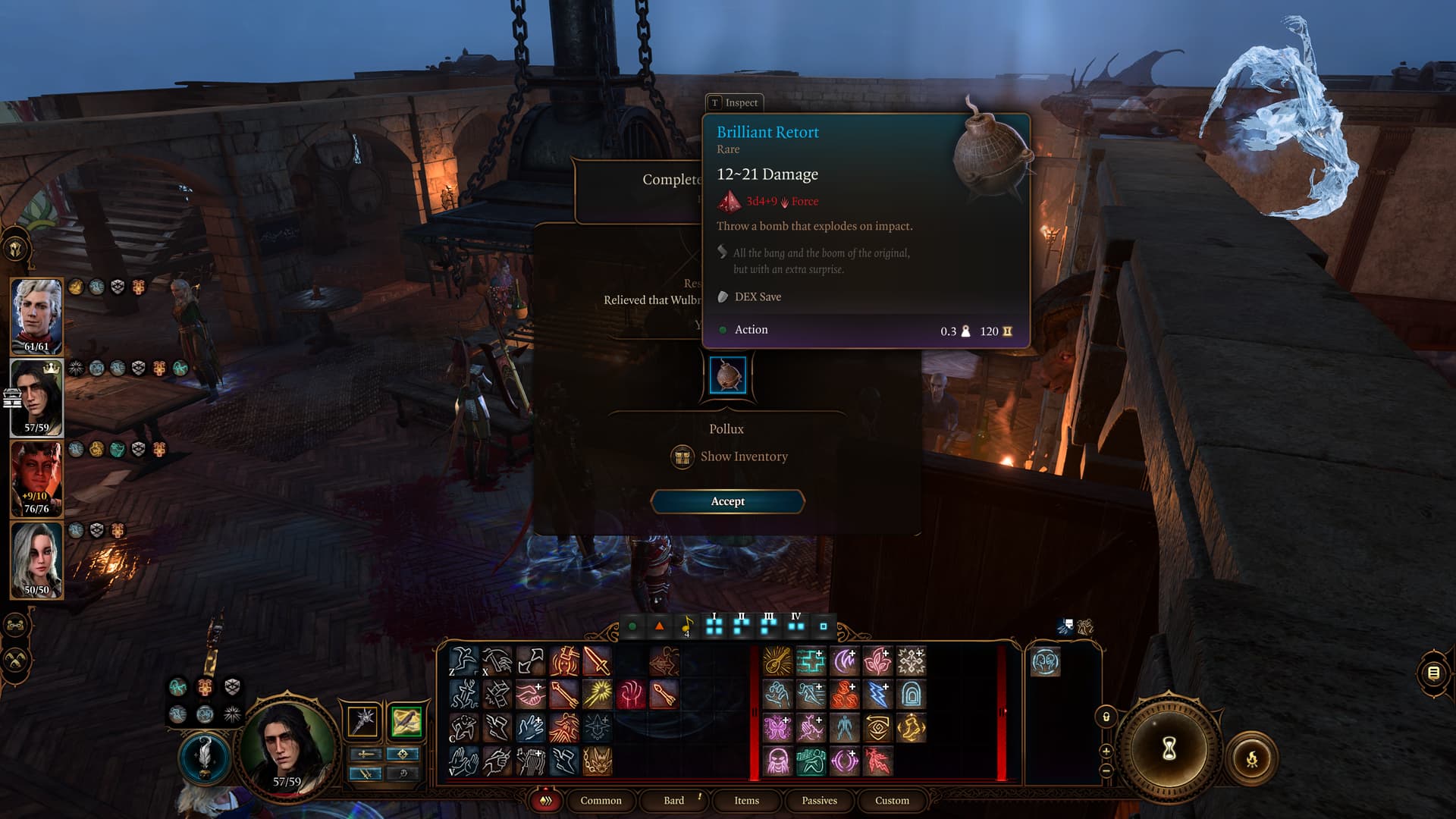Activate the yellow starburst spell icon
Screen dimensions: 1456x819
click(x=598, y=695)
